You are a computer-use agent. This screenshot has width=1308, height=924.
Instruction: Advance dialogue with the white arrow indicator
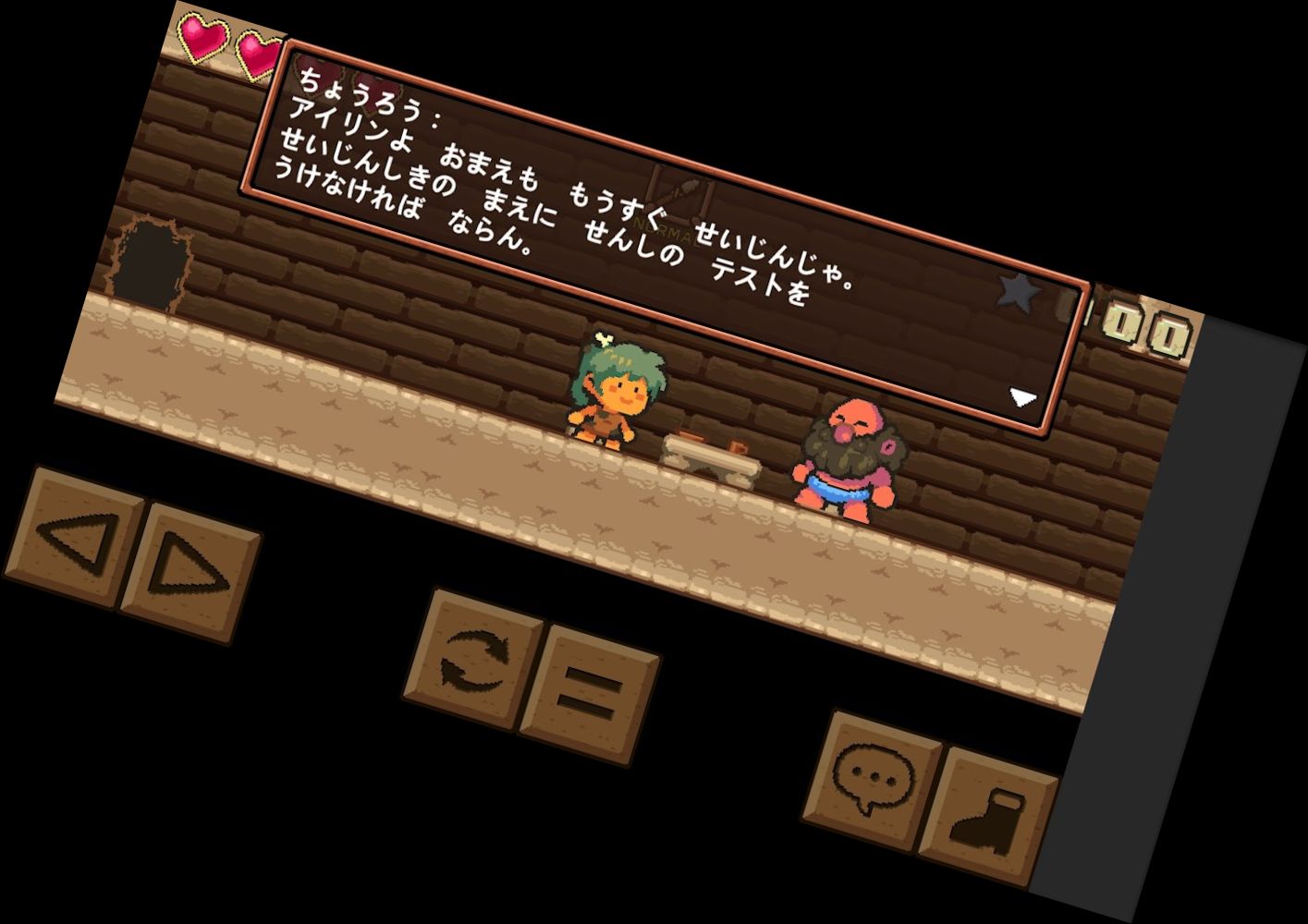[1022, 397]
